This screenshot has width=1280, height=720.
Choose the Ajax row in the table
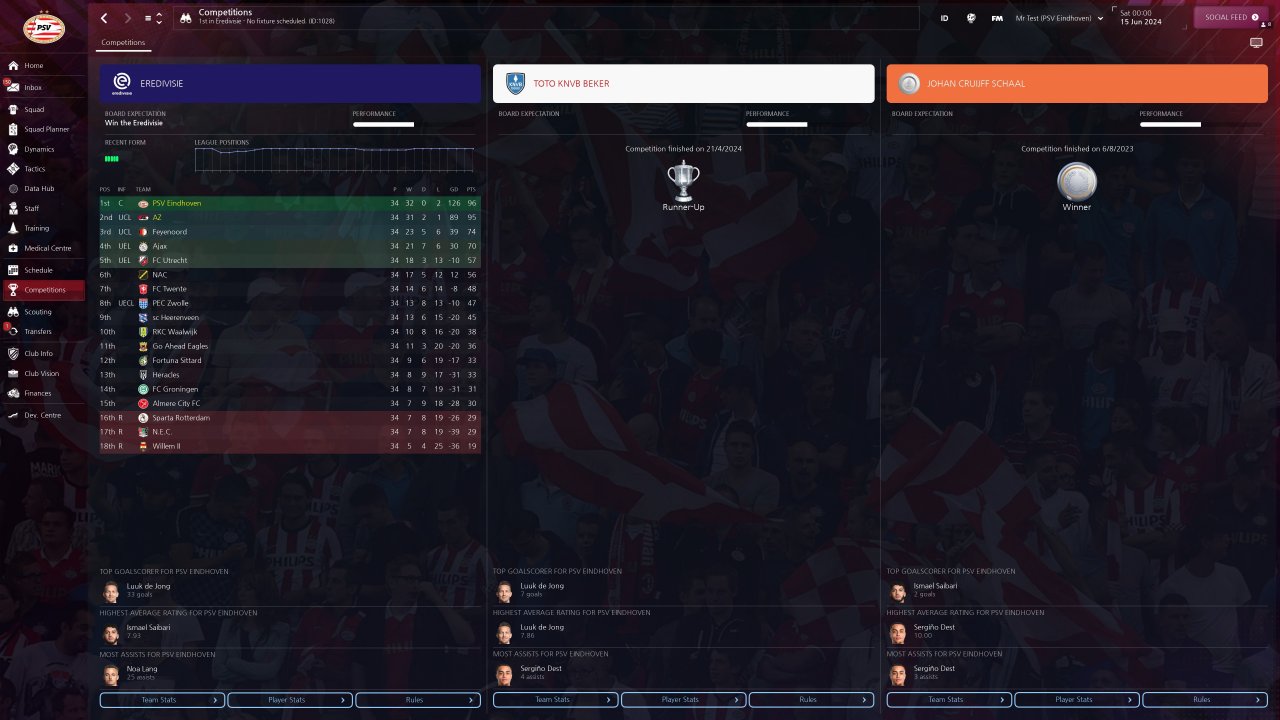click(x=161, y=246)
